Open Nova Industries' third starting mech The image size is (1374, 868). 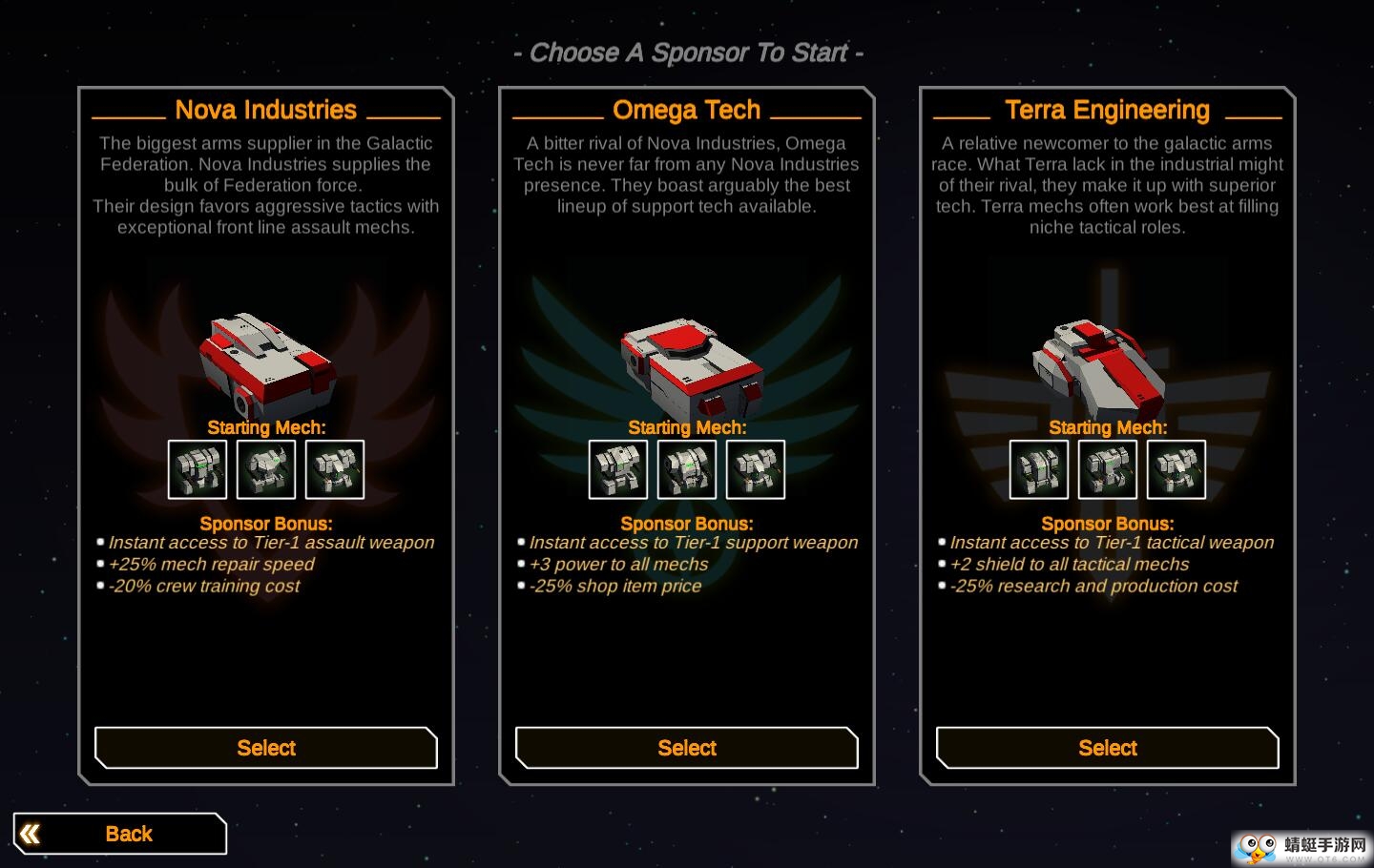point(335,469)
